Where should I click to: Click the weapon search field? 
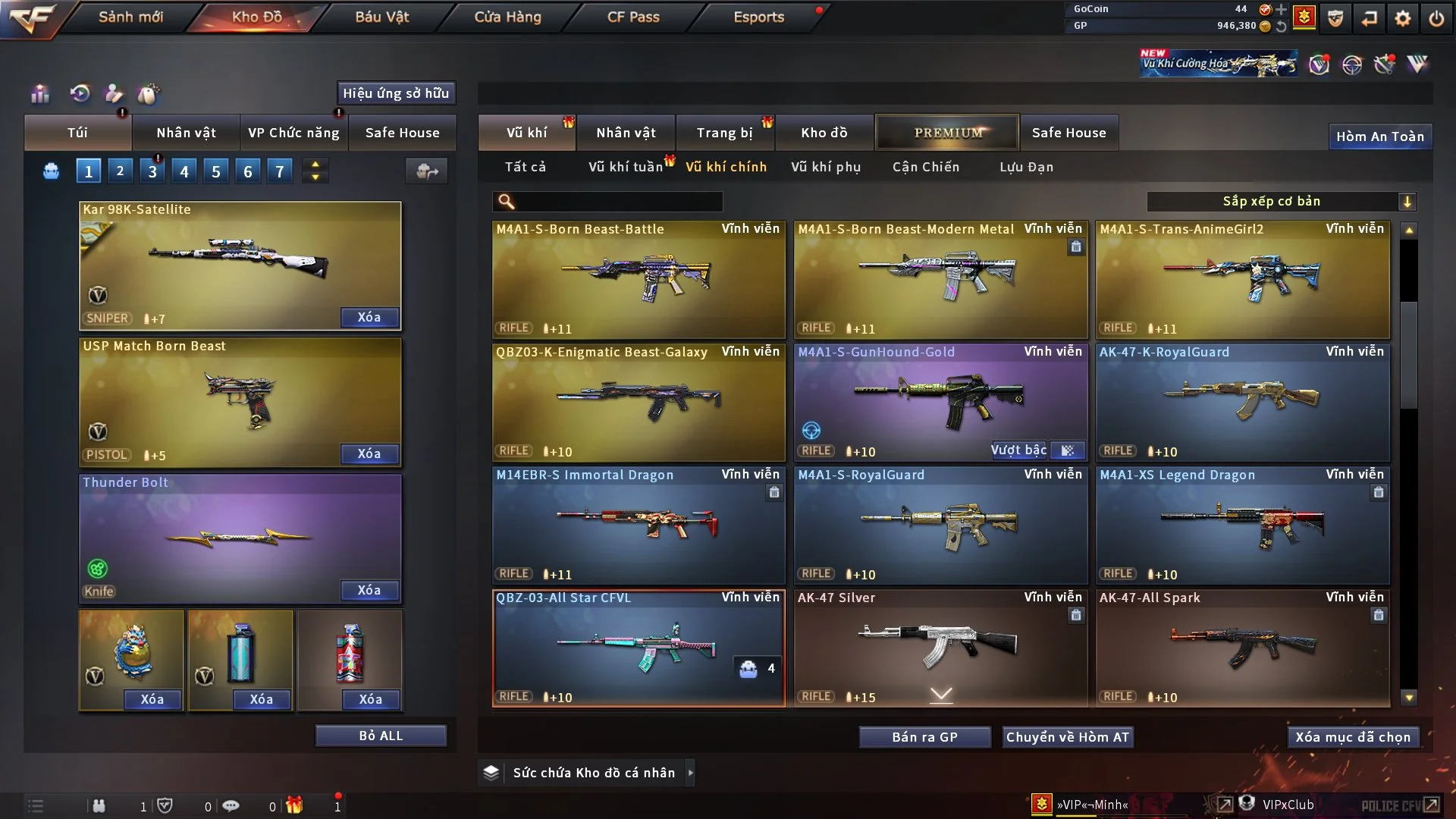pyautogui.click(x=618, y=202)
